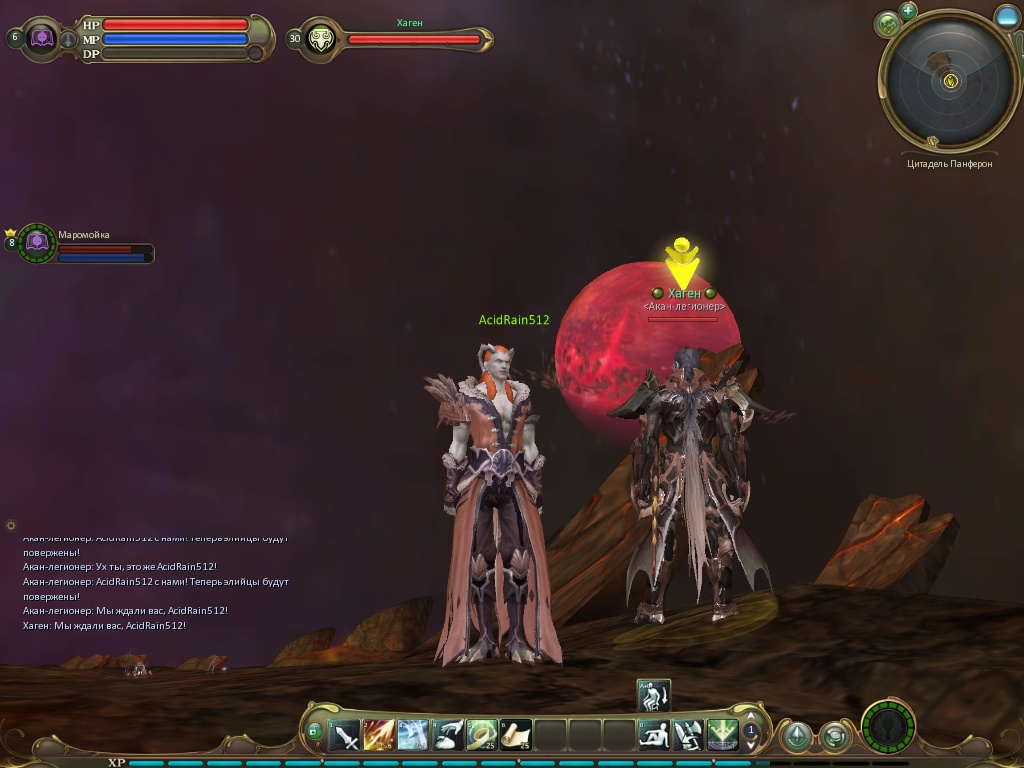Select party member Маромойка portrait
The height and width of the screenshot is (768, 1024).
click(37, 243)
